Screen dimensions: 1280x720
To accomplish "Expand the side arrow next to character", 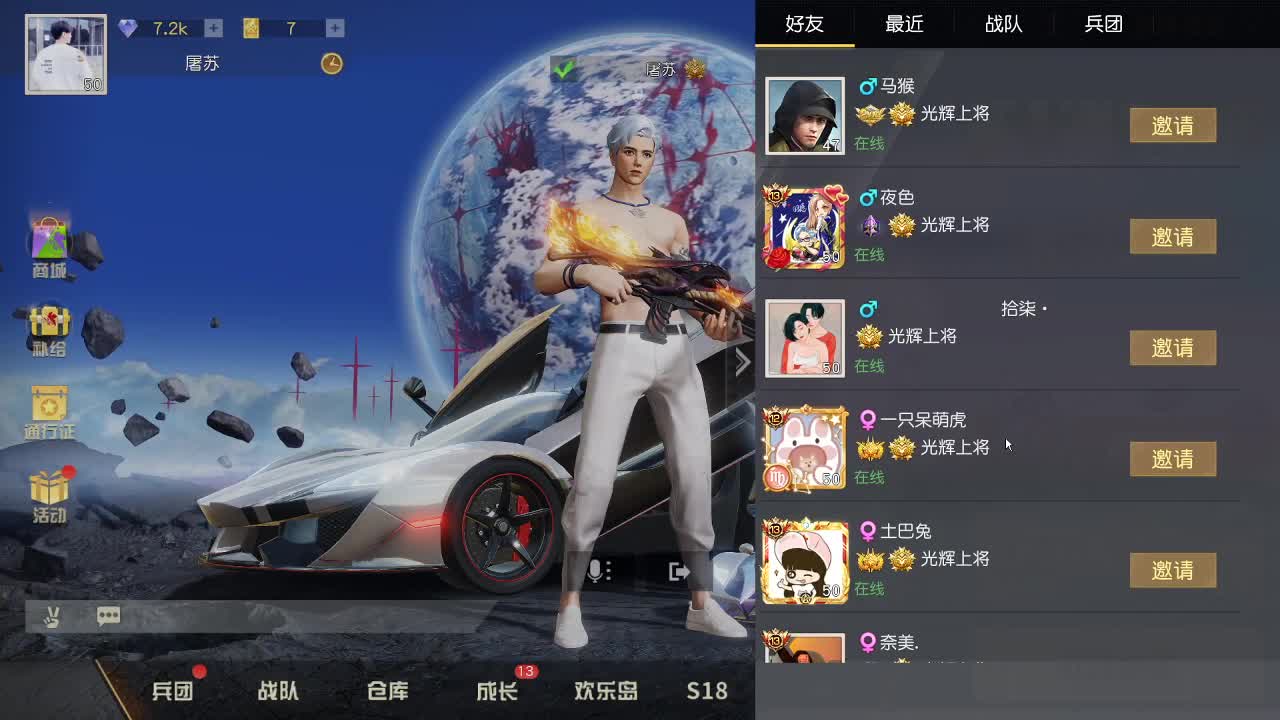I will coord(742,362).
